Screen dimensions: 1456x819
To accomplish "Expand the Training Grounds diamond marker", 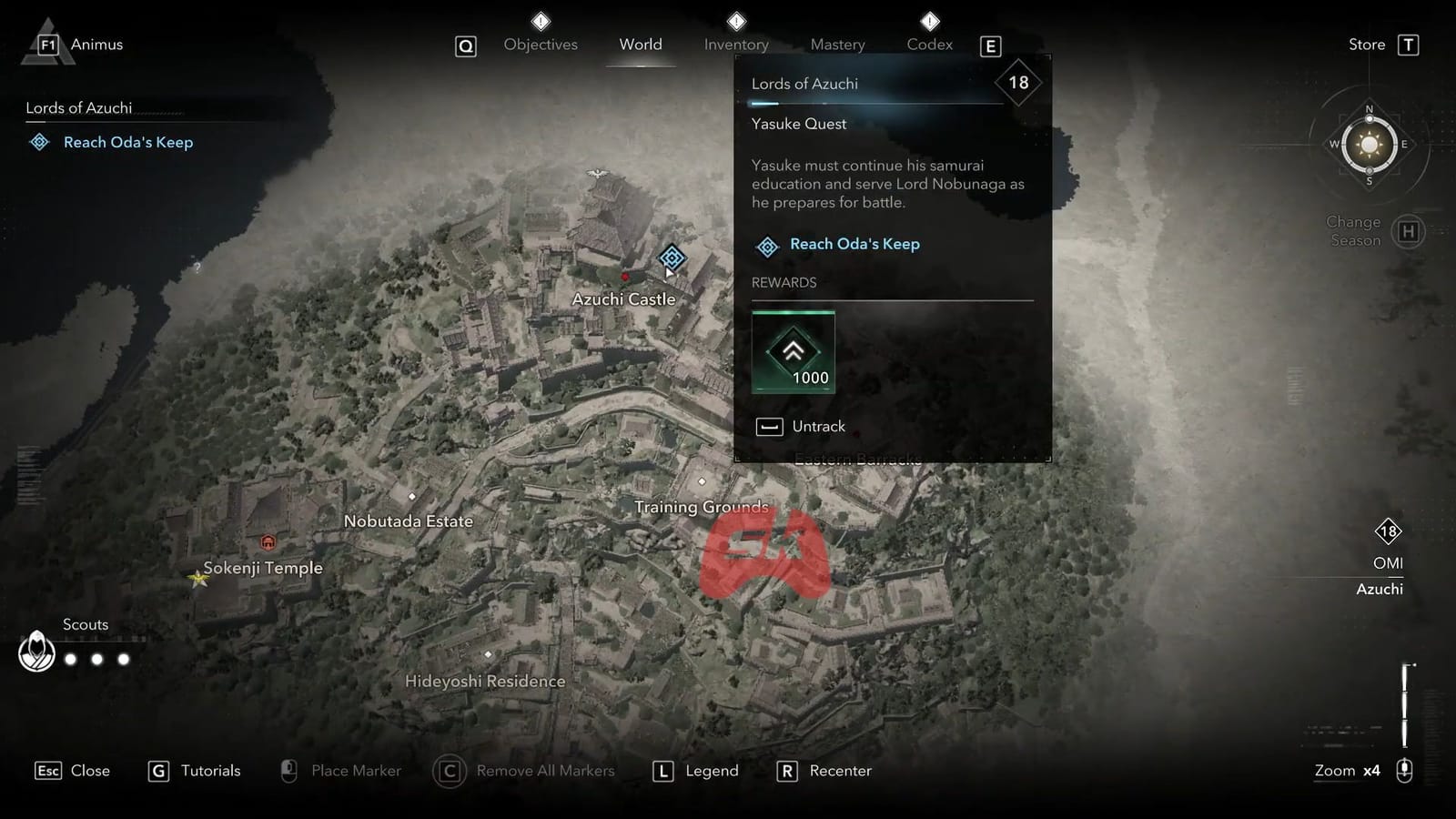I will [702, 480].
